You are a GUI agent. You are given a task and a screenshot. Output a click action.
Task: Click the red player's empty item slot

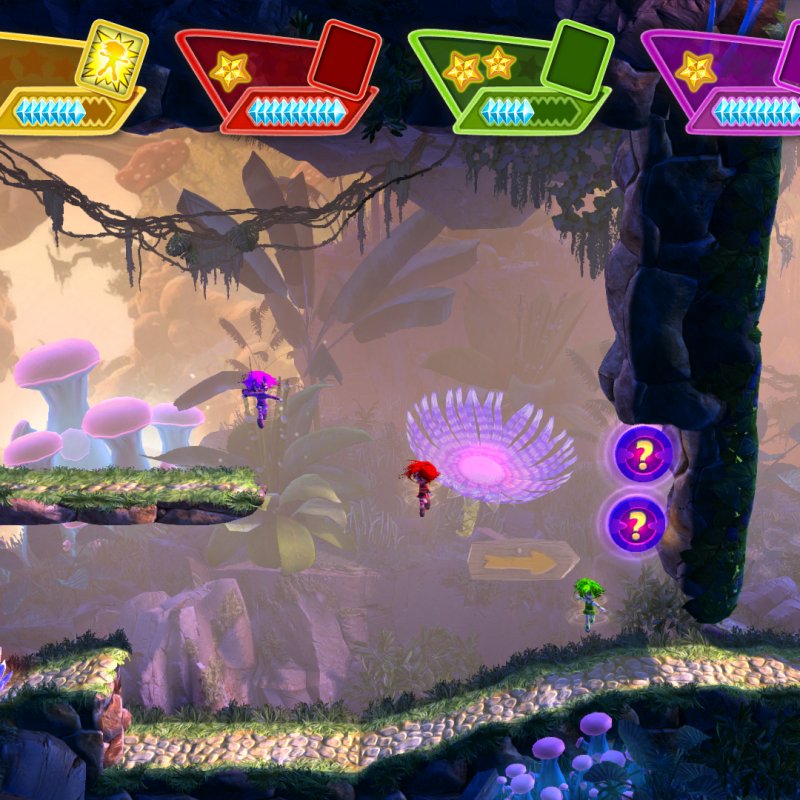tap(345, 56)
